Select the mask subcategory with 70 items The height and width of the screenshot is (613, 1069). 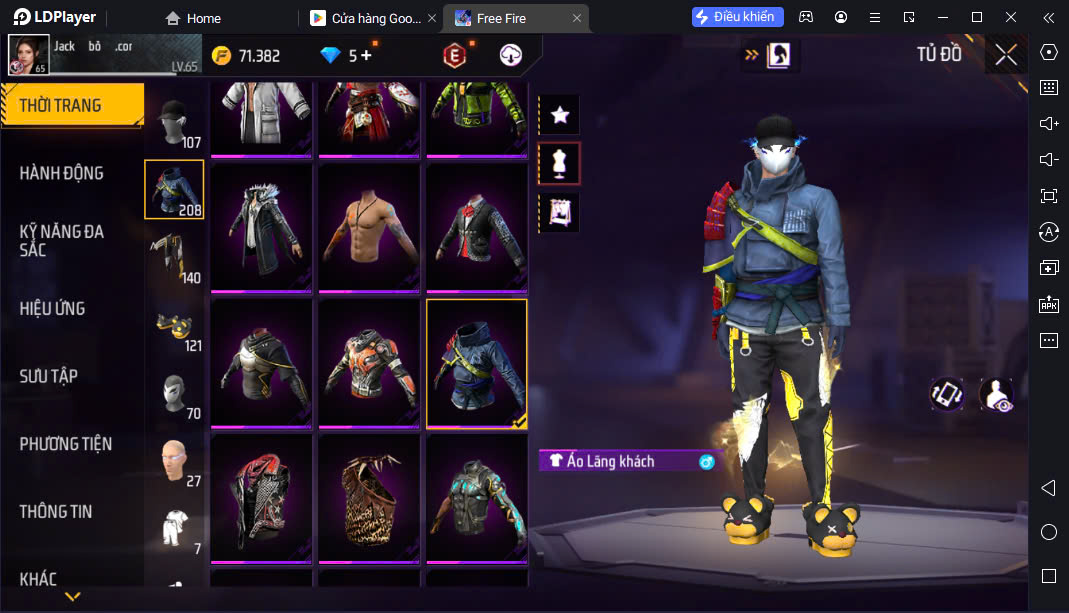click(x=175, y=393)
